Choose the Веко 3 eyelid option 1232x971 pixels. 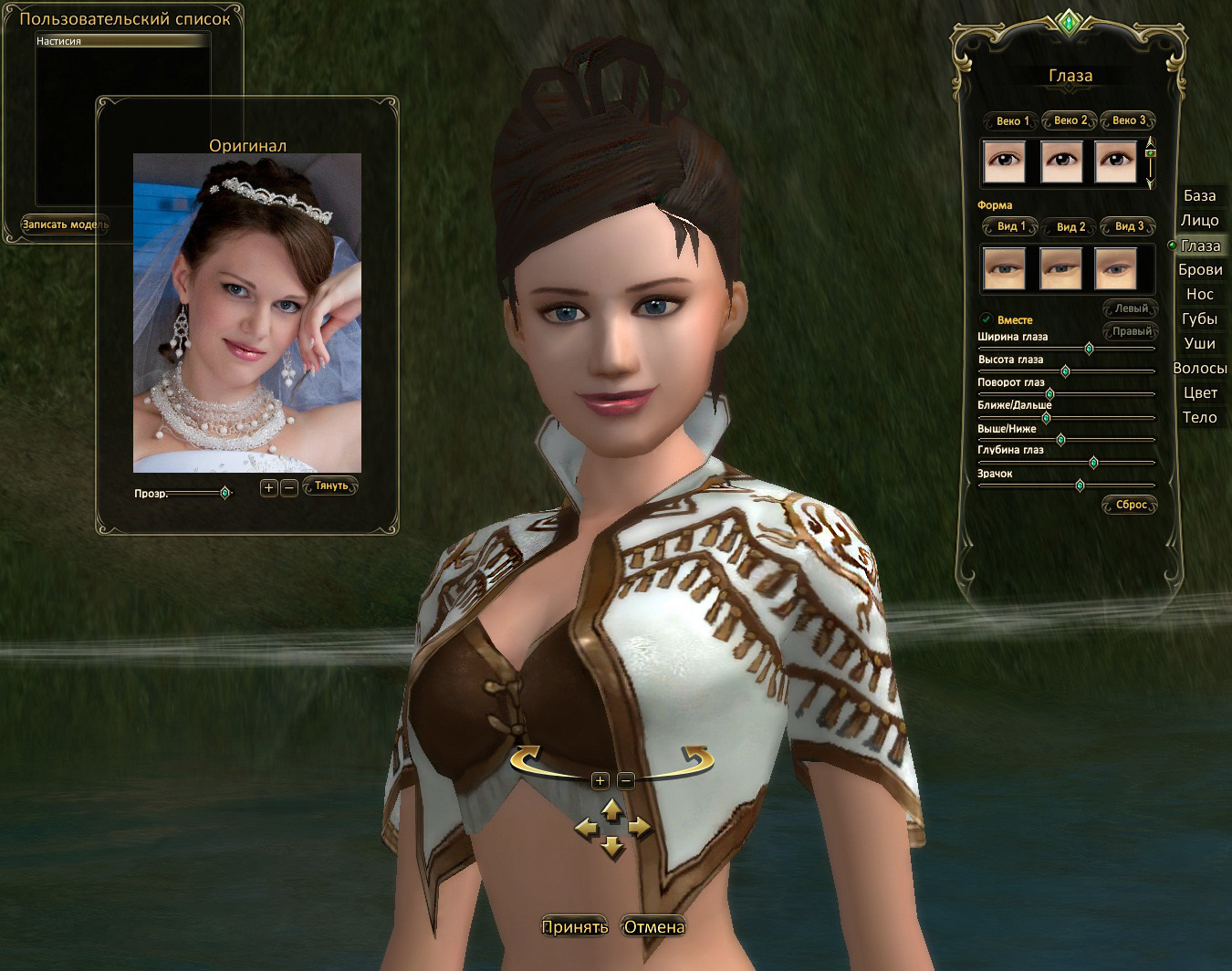pyautogui.click(x=1128, y=120)
